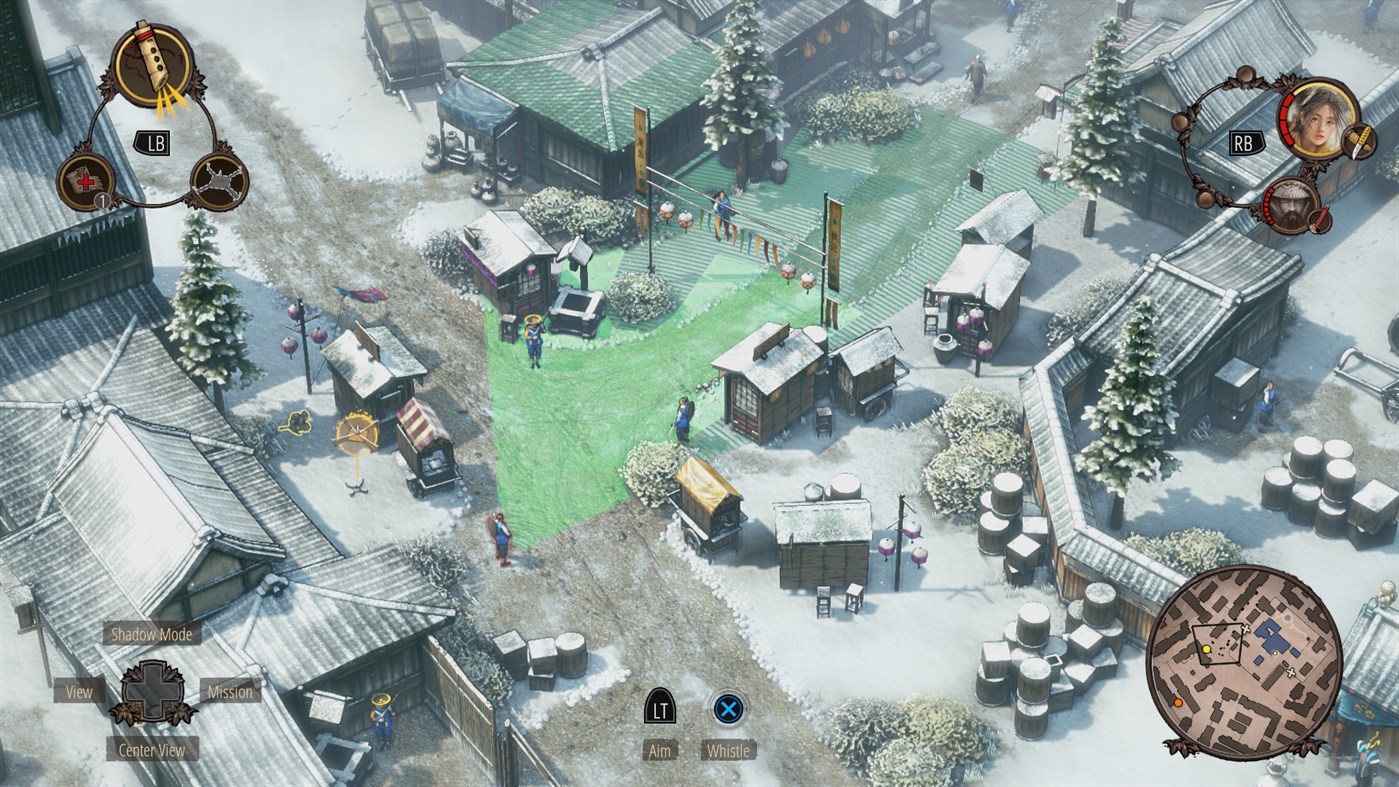This screenshot has height=787, width=1399.
Task: Click the D-pad icon near Shadow Mode
Action: 151,691
